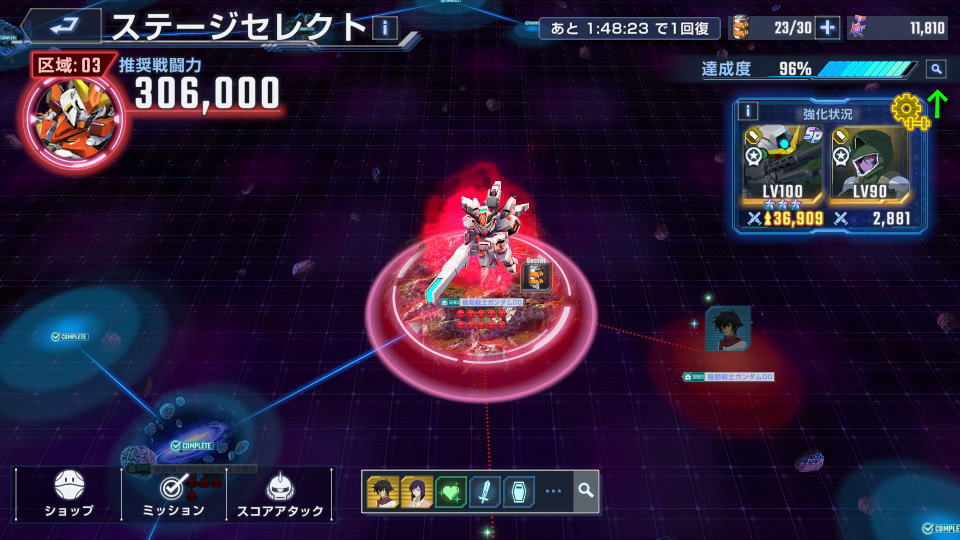Choose the sword icon in filter bar
Viewport: 960px width, 540px height.
tap(485, 491)
